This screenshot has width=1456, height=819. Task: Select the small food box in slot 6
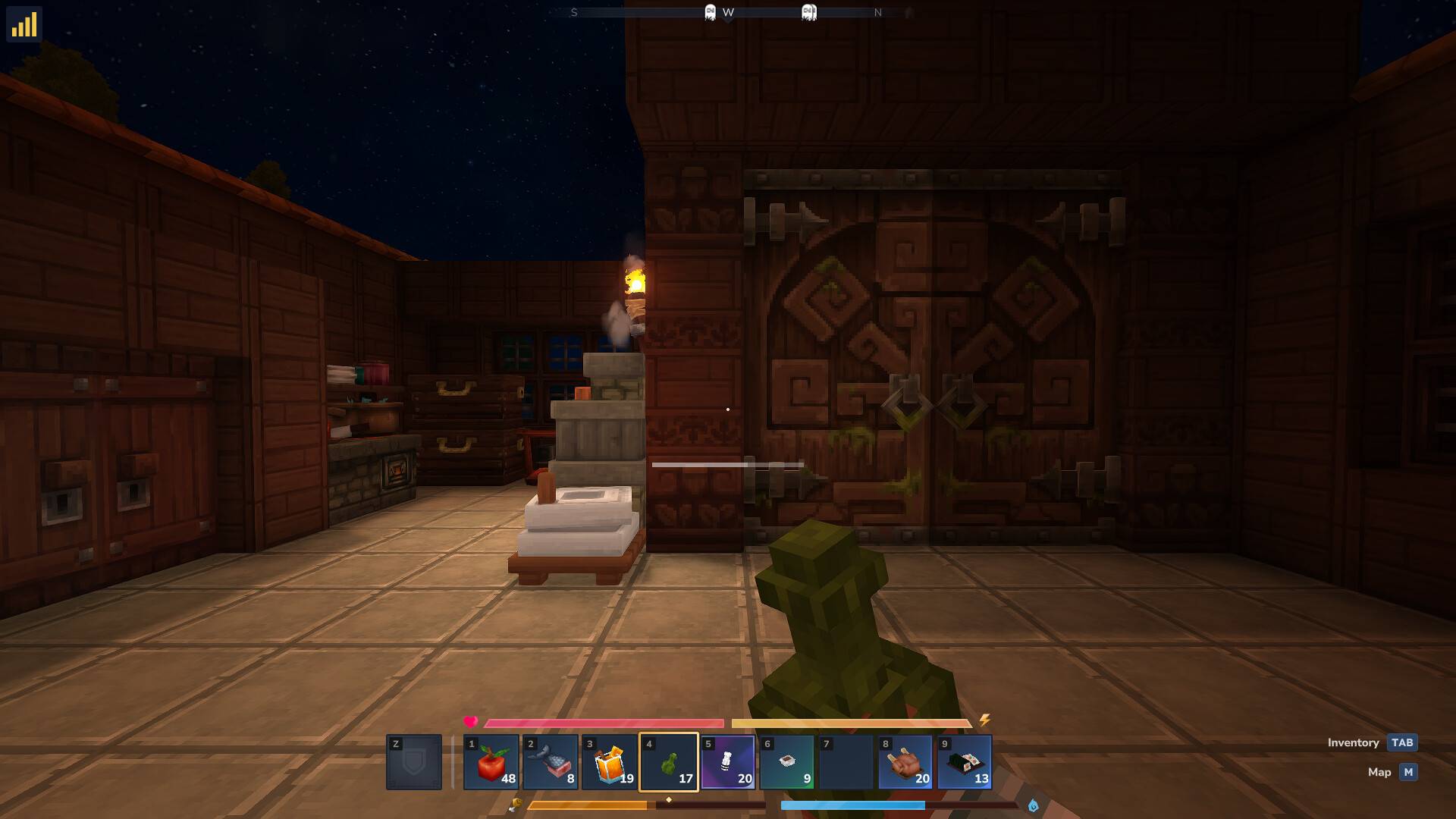tap(787, 762)
